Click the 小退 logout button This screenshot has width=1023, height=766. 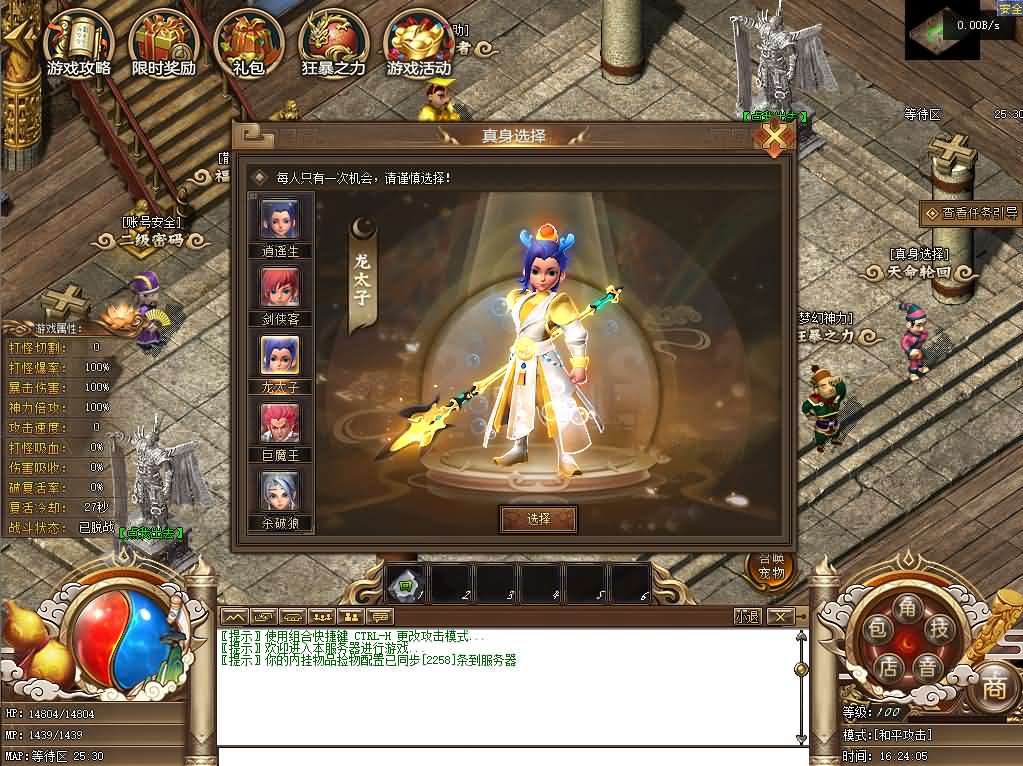(746, 616)
